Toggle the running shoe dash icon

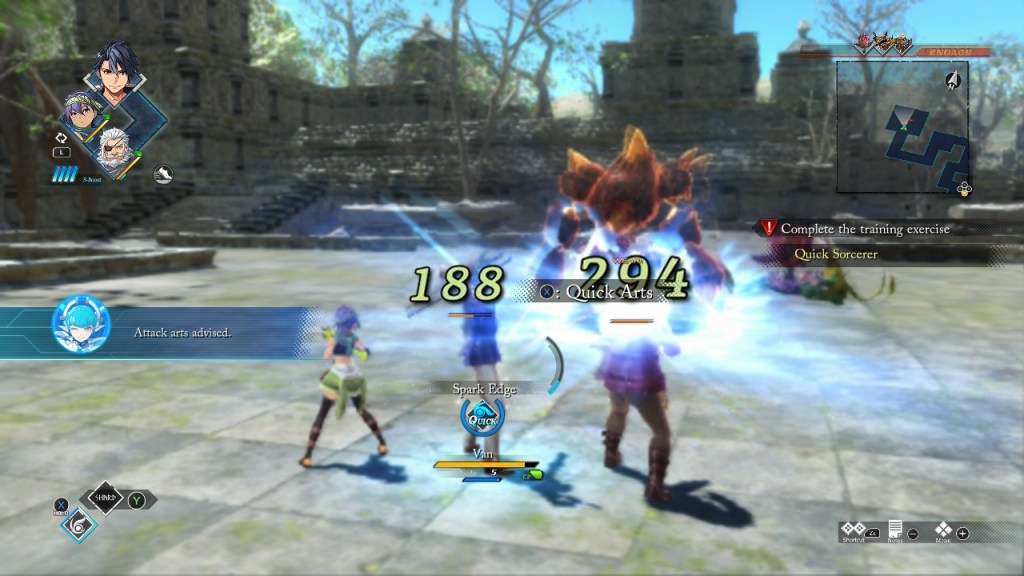coord(163,175)
